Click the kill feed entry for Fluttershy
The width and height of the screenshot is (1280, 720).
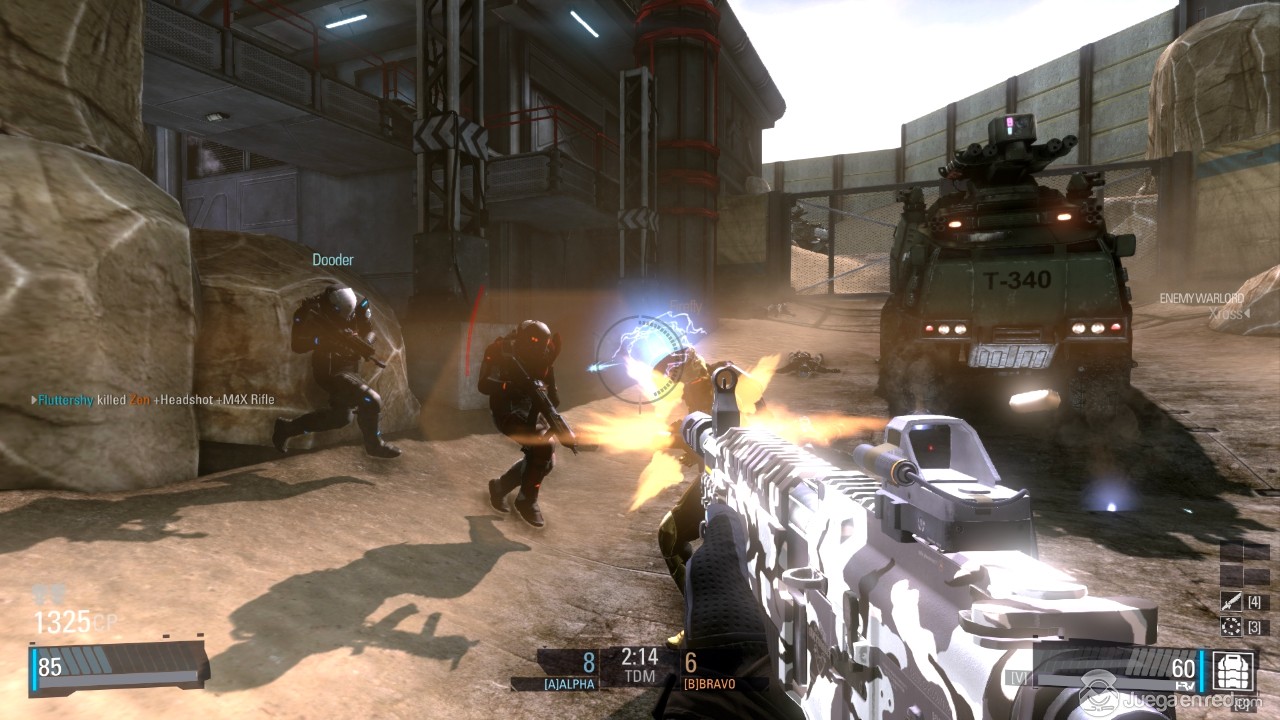pos(153,400)
